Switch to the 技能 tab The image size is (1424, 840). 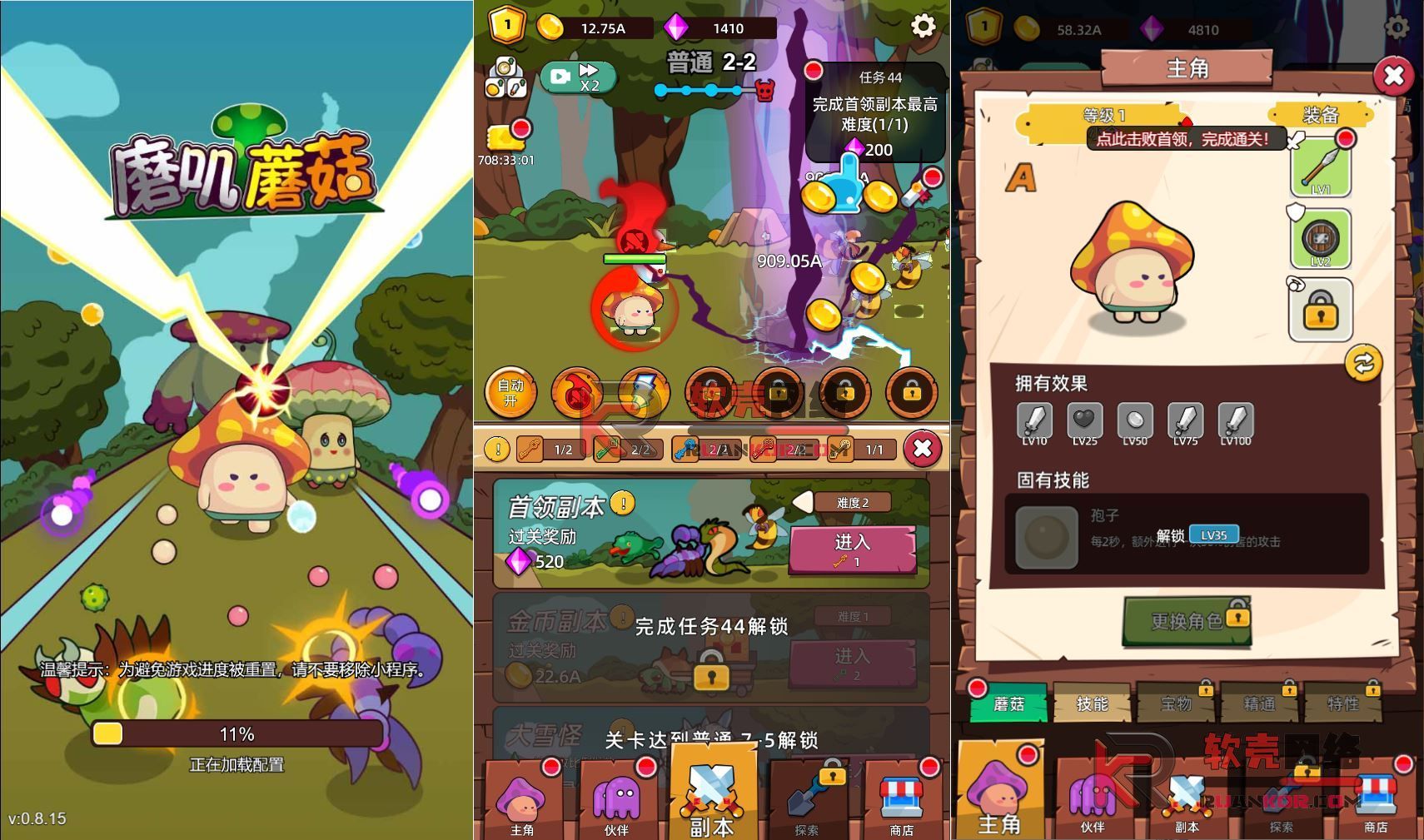coord(1093,704)
